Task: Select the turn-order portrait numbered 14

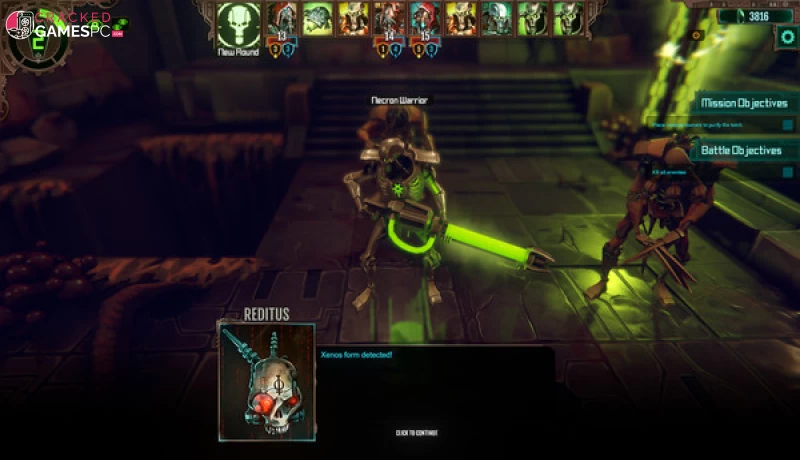Action: tap(389, 19)
